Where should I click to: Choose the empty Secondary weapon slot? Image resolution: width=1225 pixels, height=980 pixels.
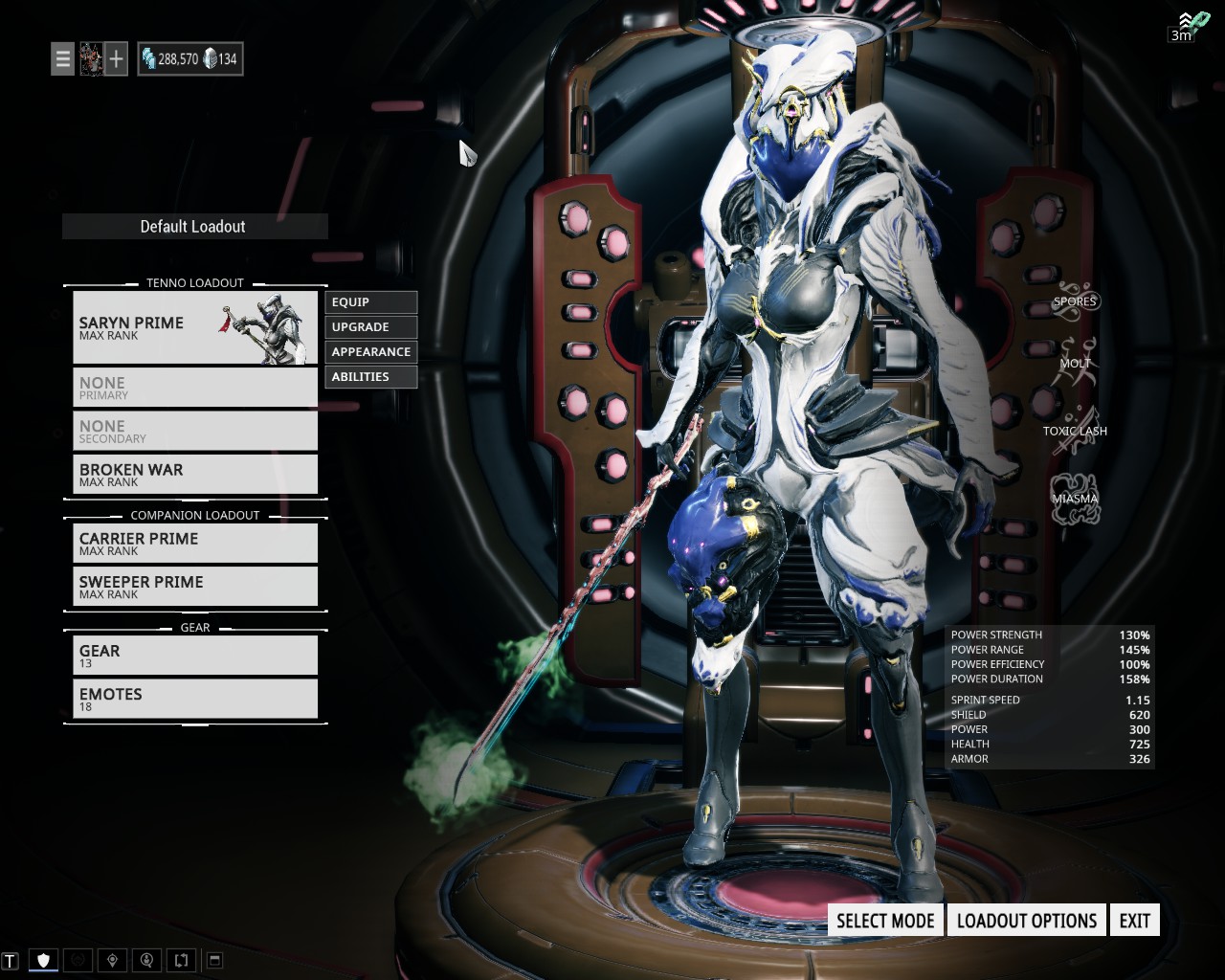195,432
